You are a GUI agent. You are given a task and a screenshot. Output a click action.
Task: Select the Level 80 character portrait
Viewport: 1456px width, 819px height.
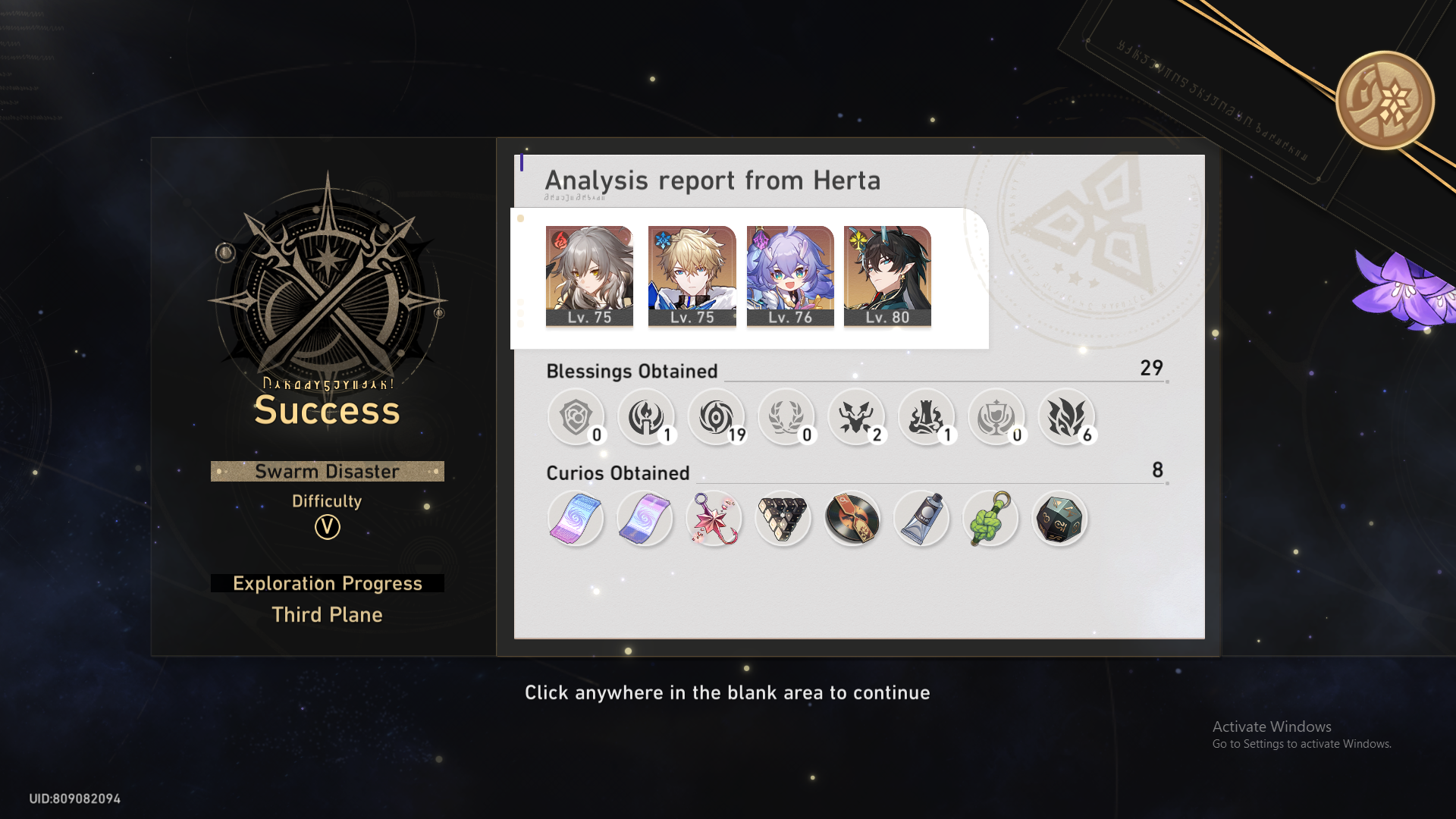(887, 275)
